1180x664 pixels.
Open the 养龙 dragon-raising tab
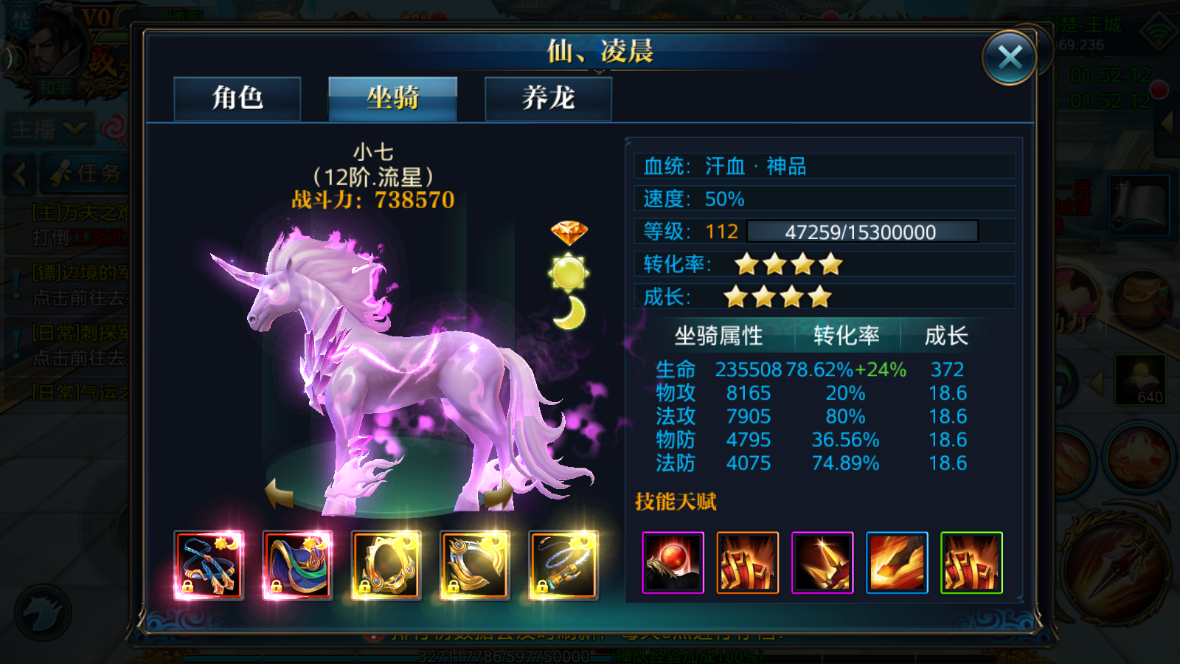pos(548,99)
